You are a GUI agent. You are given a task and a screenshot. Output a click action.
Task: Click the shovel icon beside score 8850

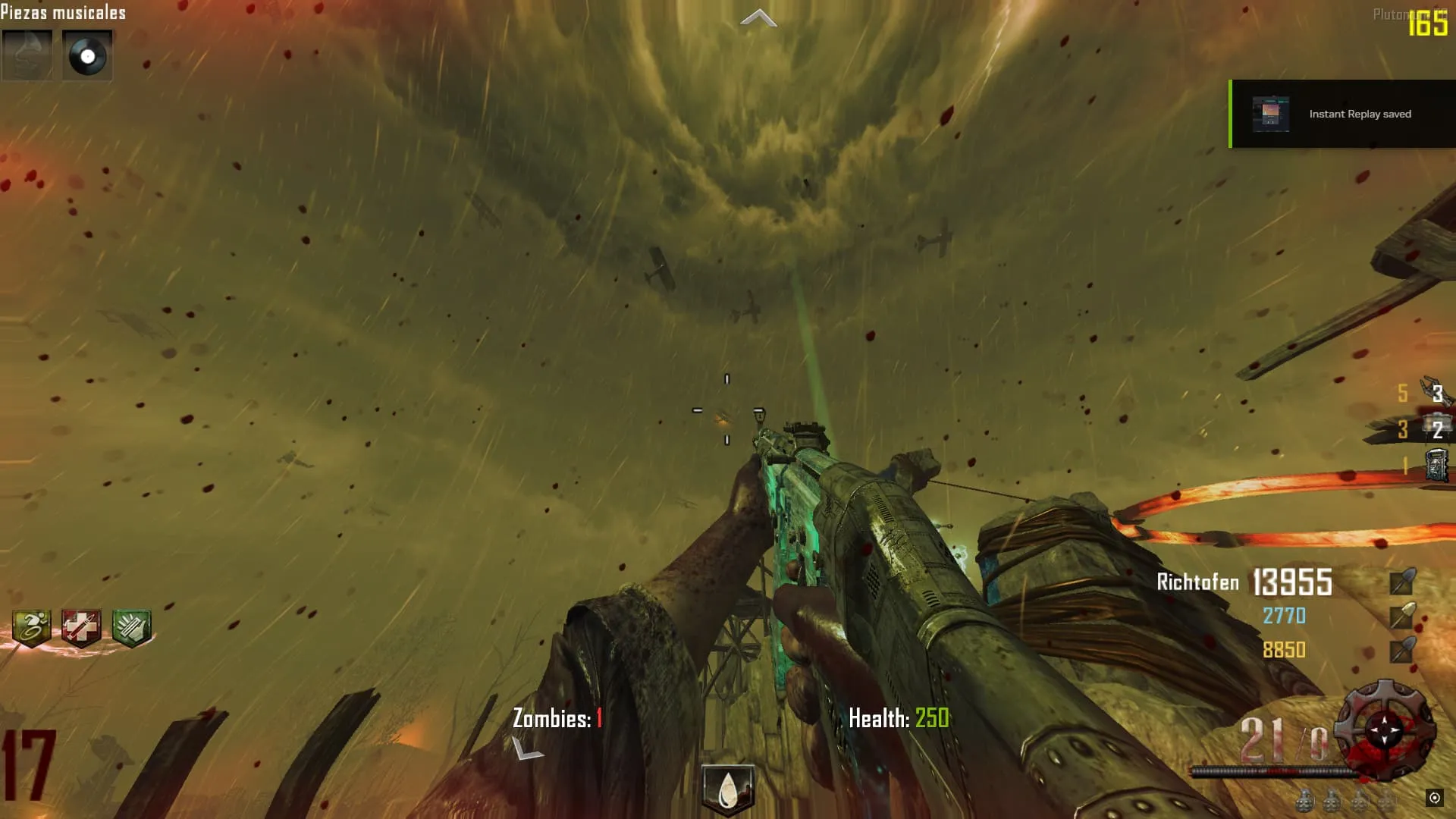1401,650
